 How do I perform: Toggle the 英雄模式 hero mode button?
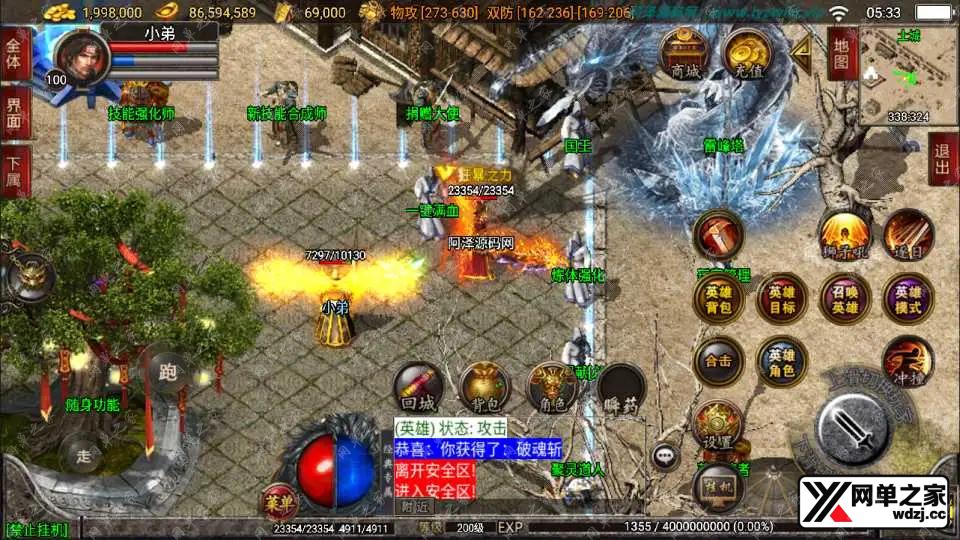[x=908, y=300]
